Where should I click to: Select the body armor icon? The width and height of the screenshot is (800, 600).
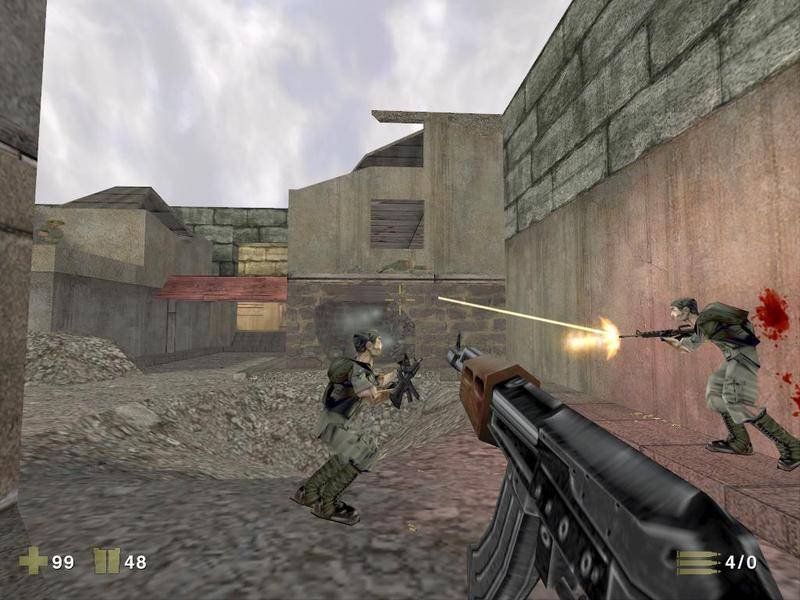point(106,561)
